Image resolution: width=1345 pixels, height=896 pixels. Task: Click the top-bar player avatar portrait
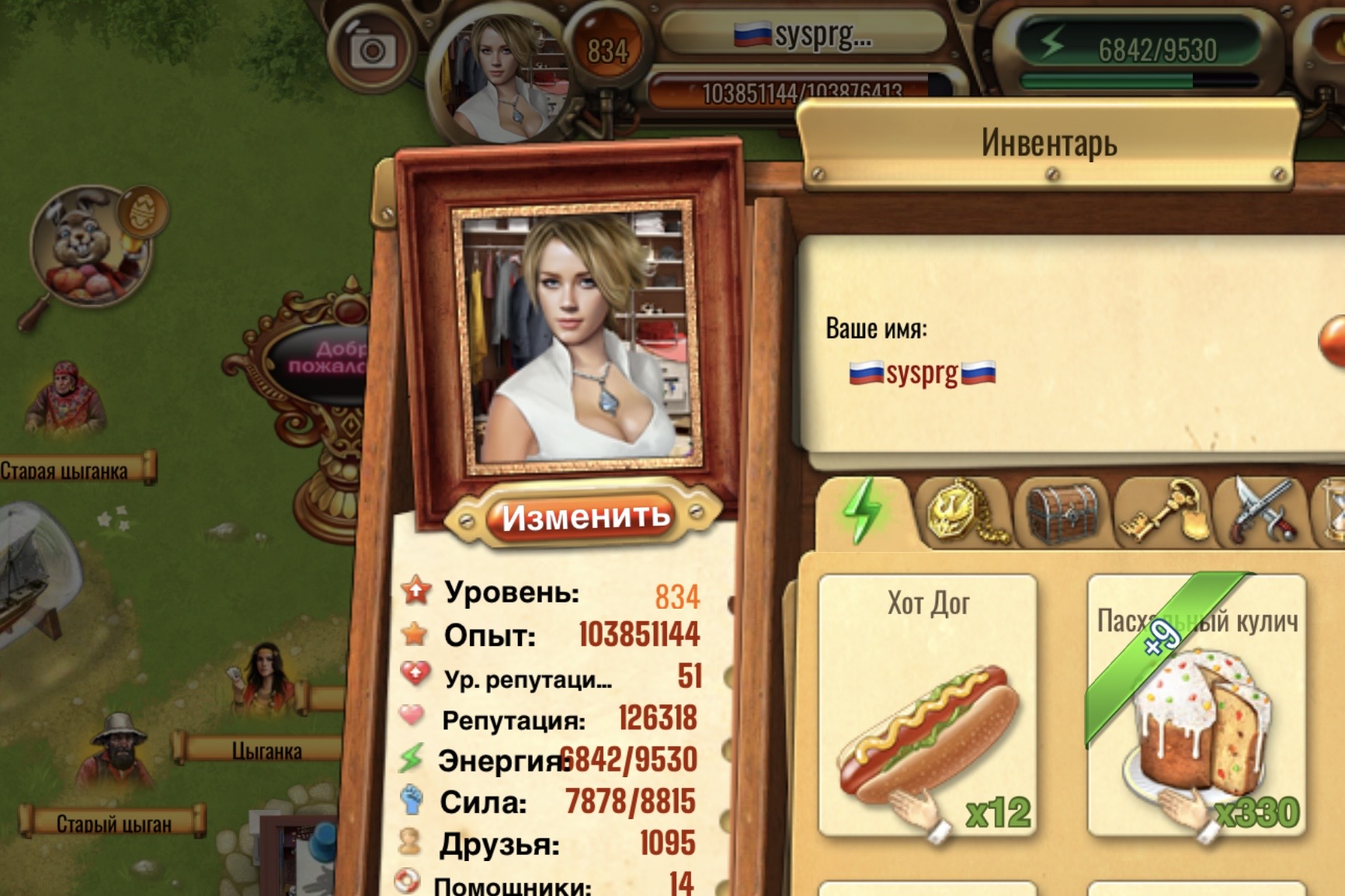click(x=504, y=78)
